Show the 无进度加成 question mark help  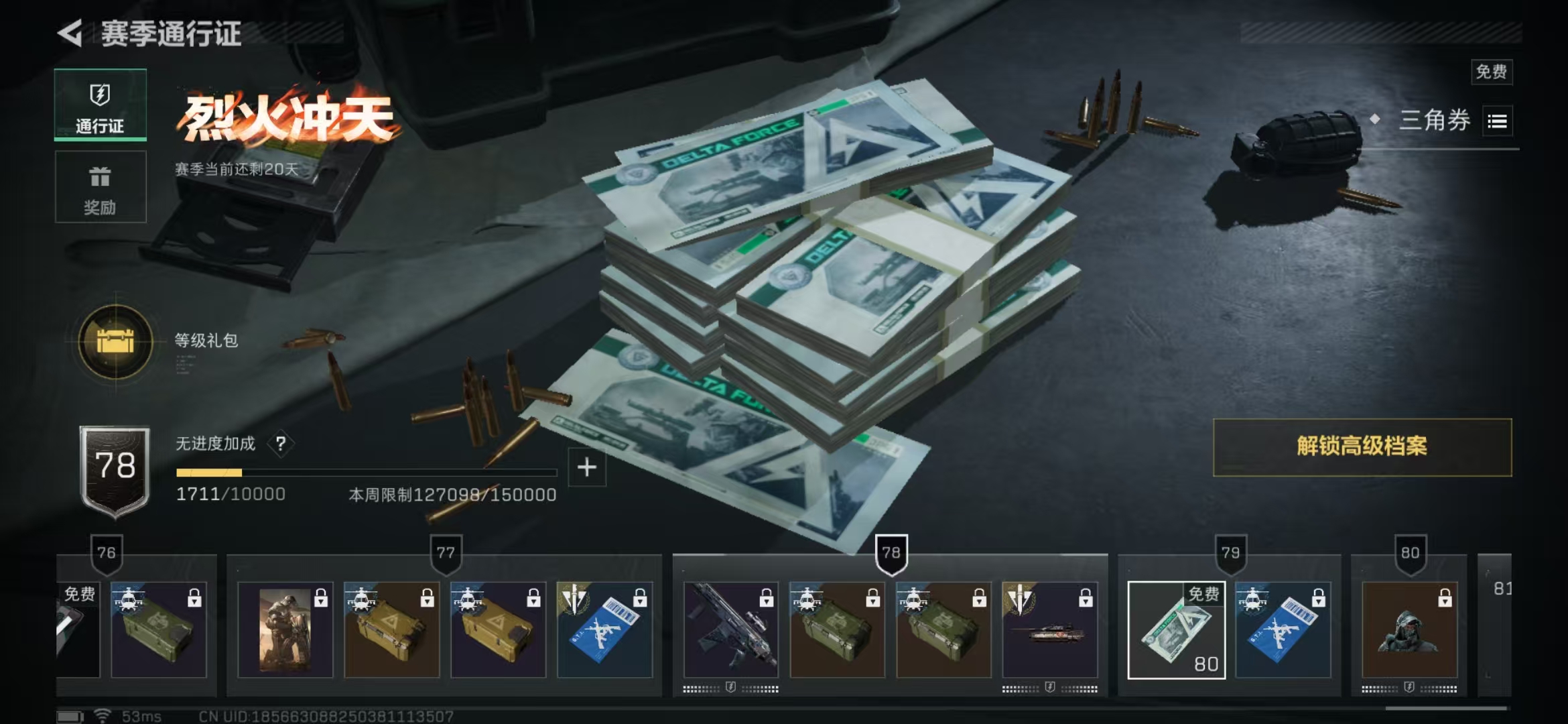click(x=281, y=444)
